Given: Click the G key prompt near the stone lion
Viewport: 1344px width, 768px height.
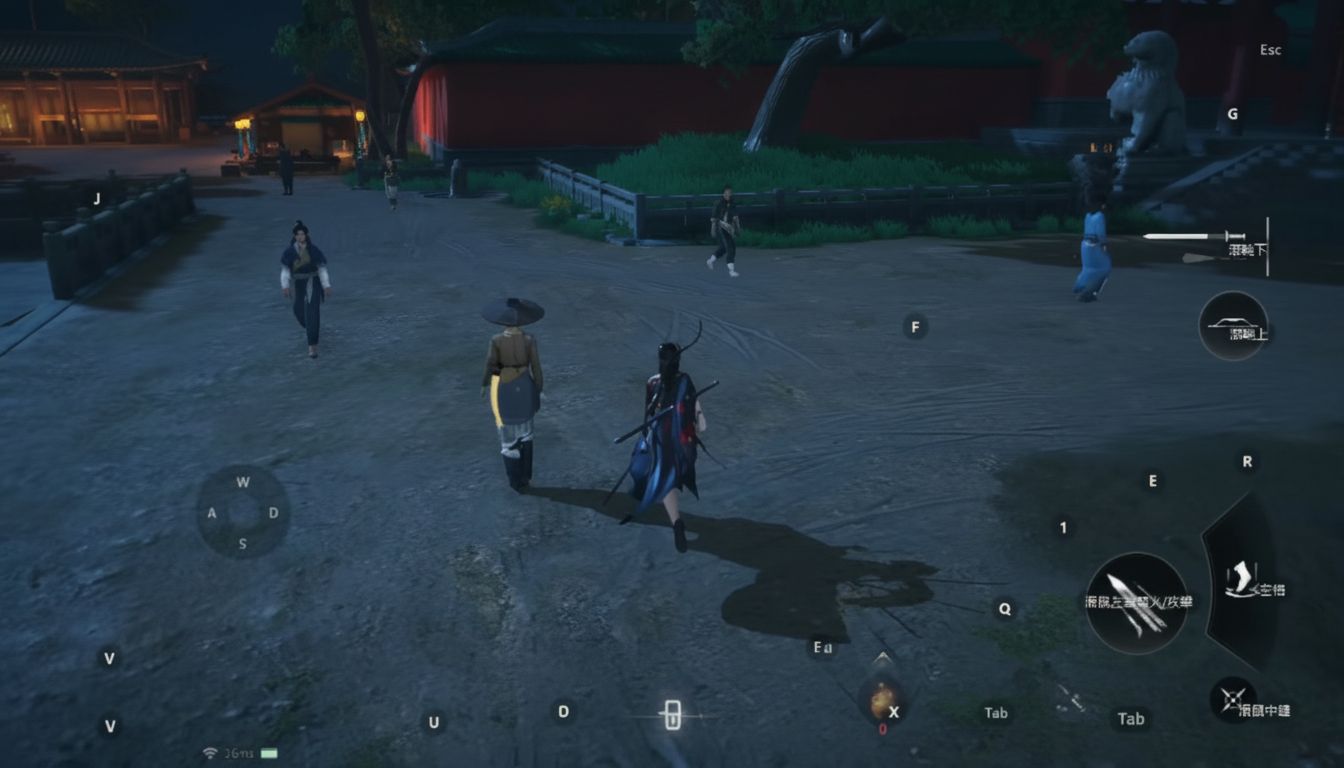Looking at the screenshot, I should point(1233,113).
